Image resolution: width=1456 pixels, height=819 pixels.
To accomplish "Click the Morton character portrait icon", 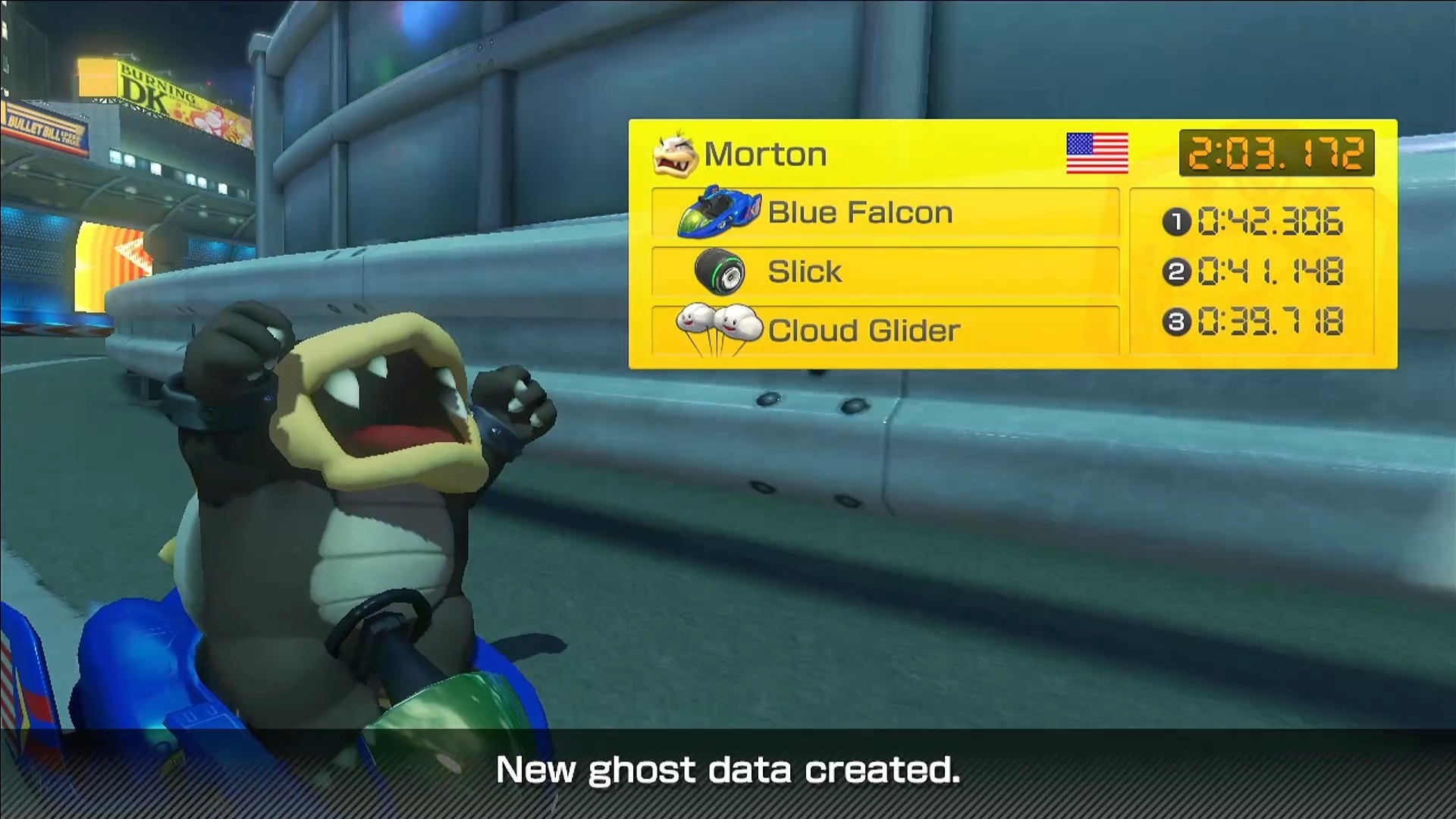I will 674,154.
